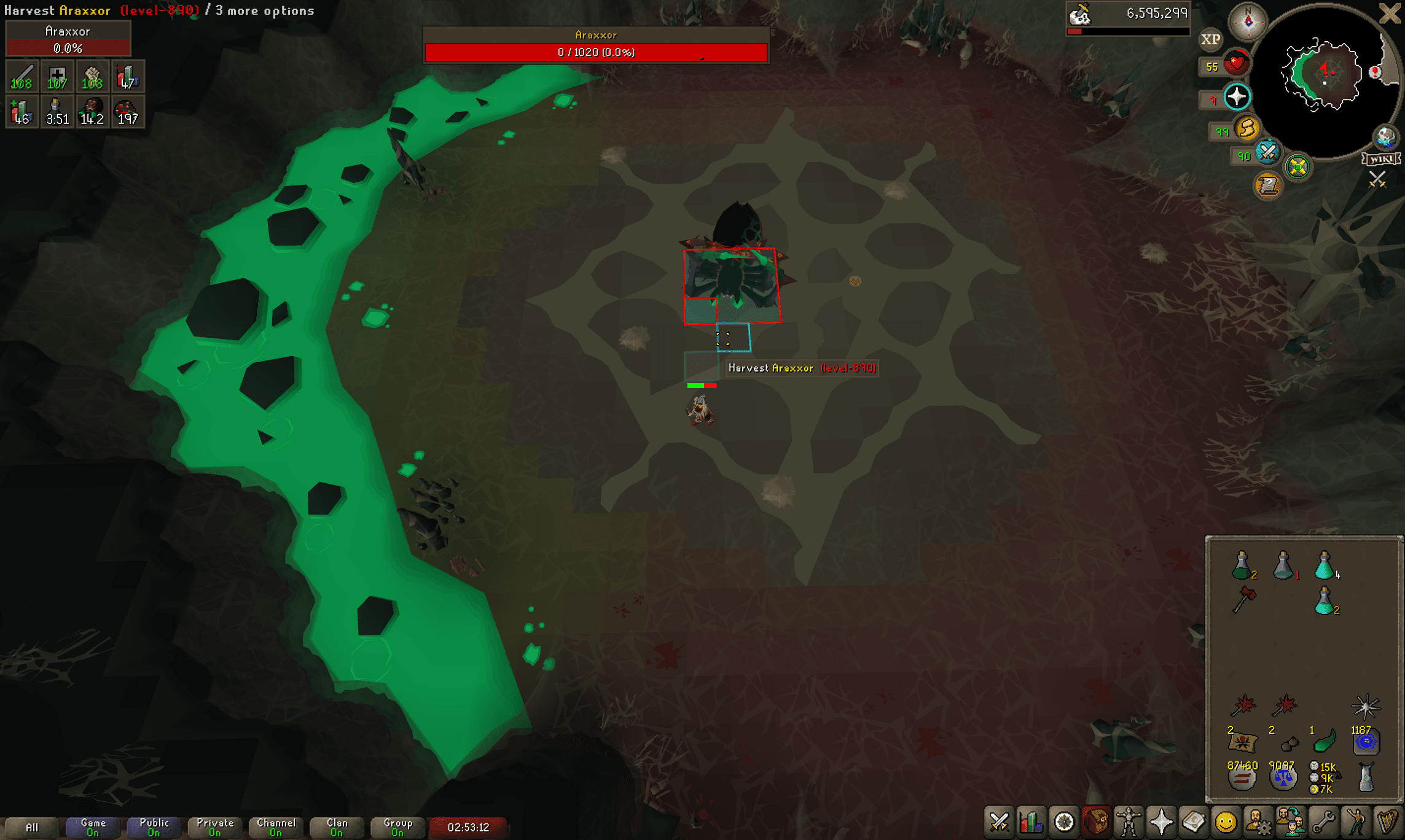The image size is (1405, 840).
Task: Switch to the All chat tab
Action: 34,827
